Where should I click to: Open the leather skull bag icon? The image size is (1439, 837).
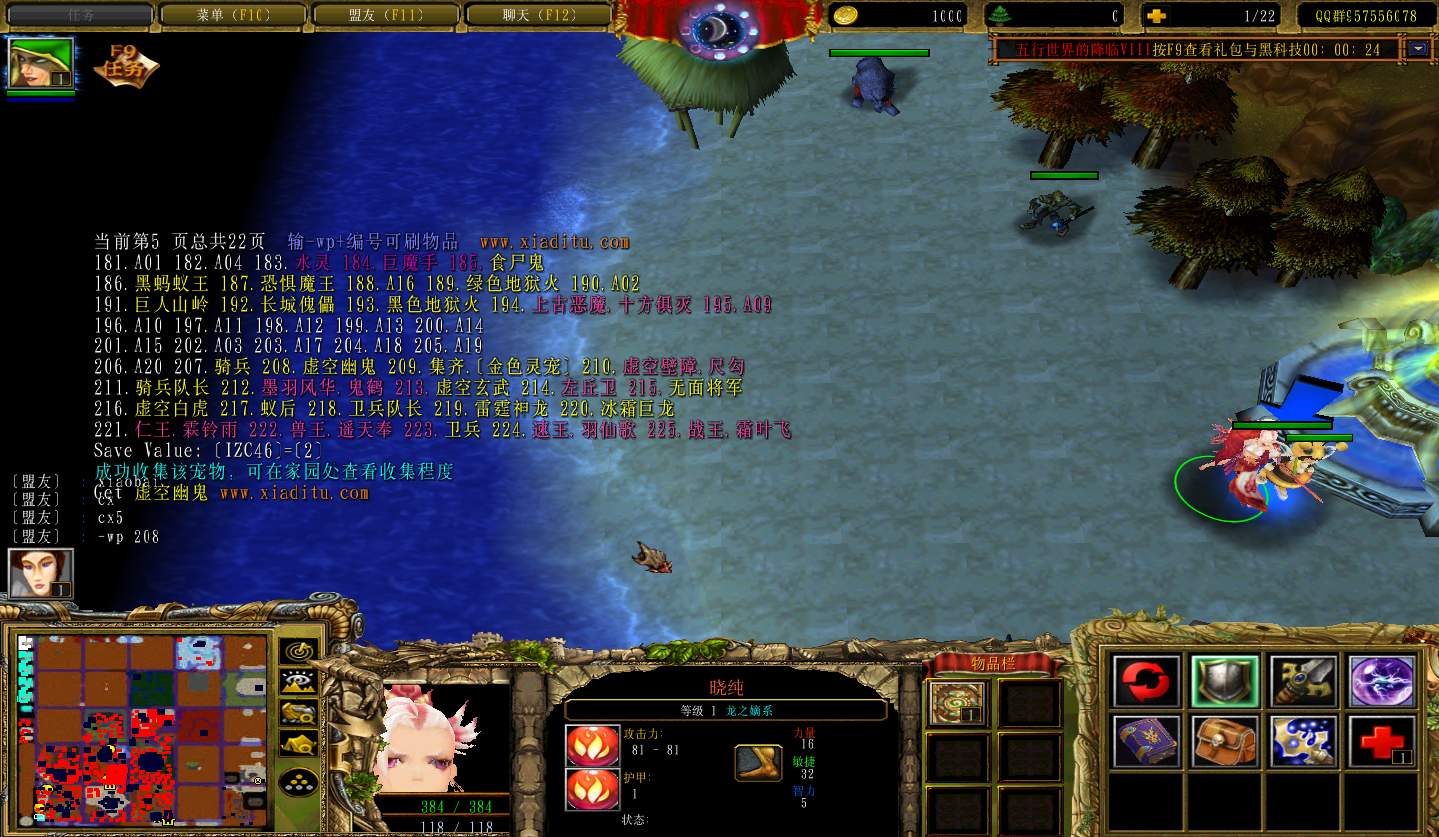pyautogui.click(x=1225, y=741)
